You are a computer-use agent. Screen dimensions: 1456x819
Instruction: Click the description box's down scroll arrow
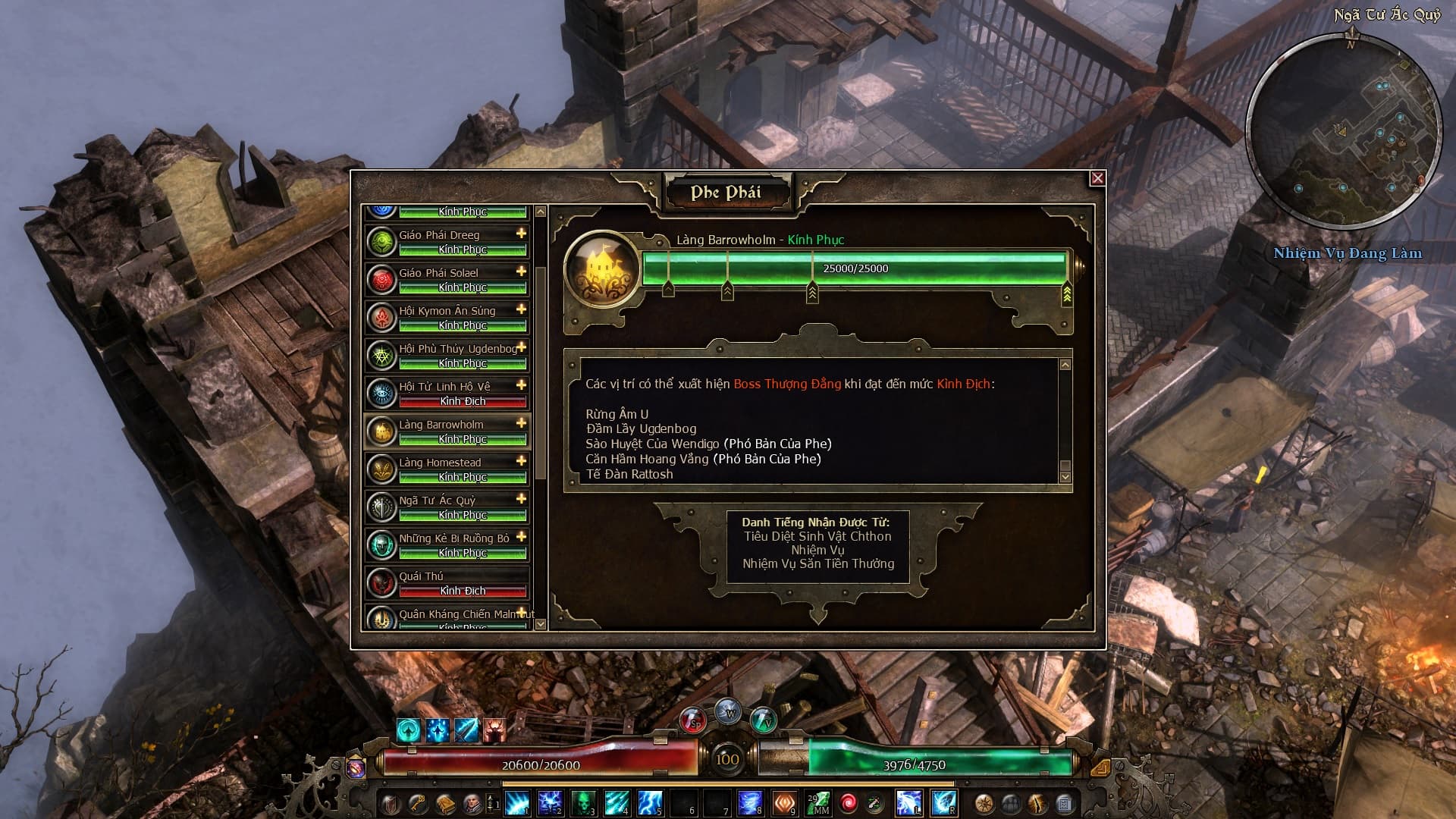click(1065, 477)
